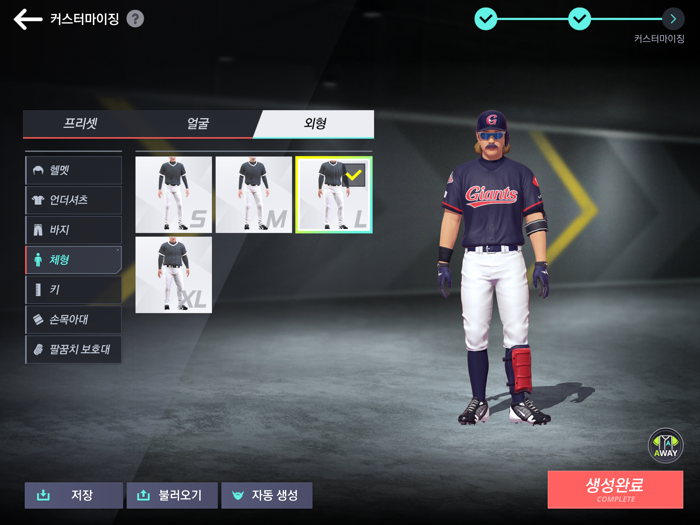Switch to the 얼굴 tab

click(198, 124)
